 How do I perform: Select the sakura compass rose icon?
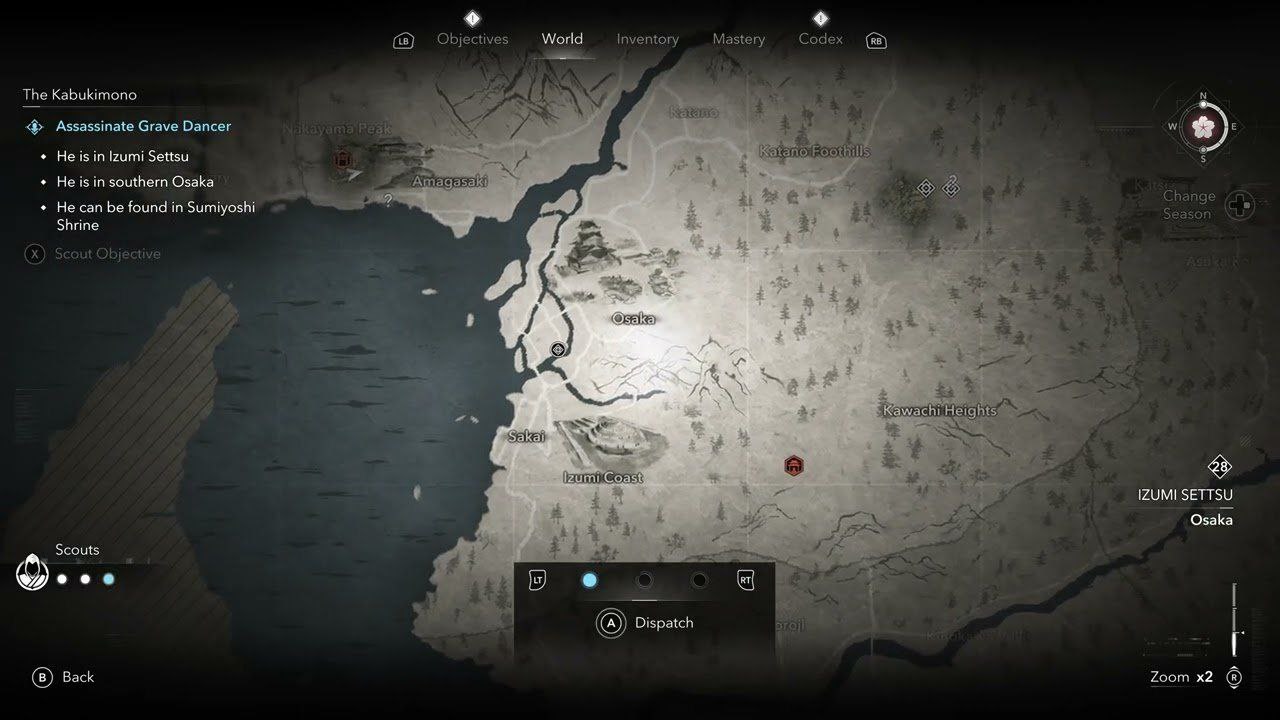click(x=1204, y=128)
